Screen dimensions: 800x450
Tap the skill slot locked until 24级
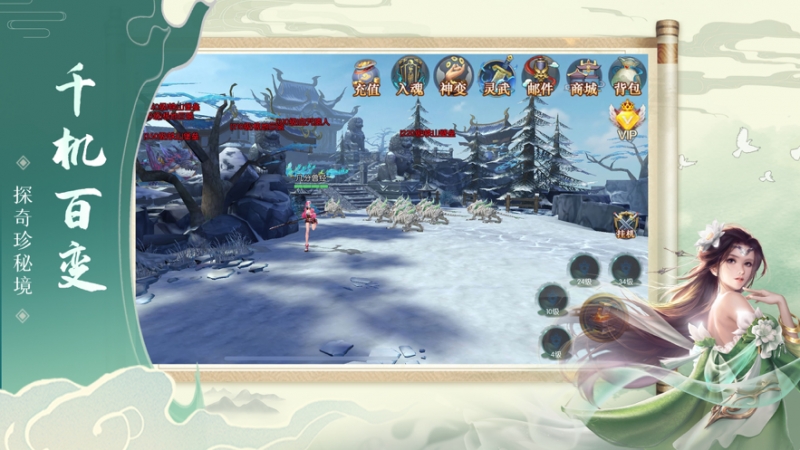[584, 269]
